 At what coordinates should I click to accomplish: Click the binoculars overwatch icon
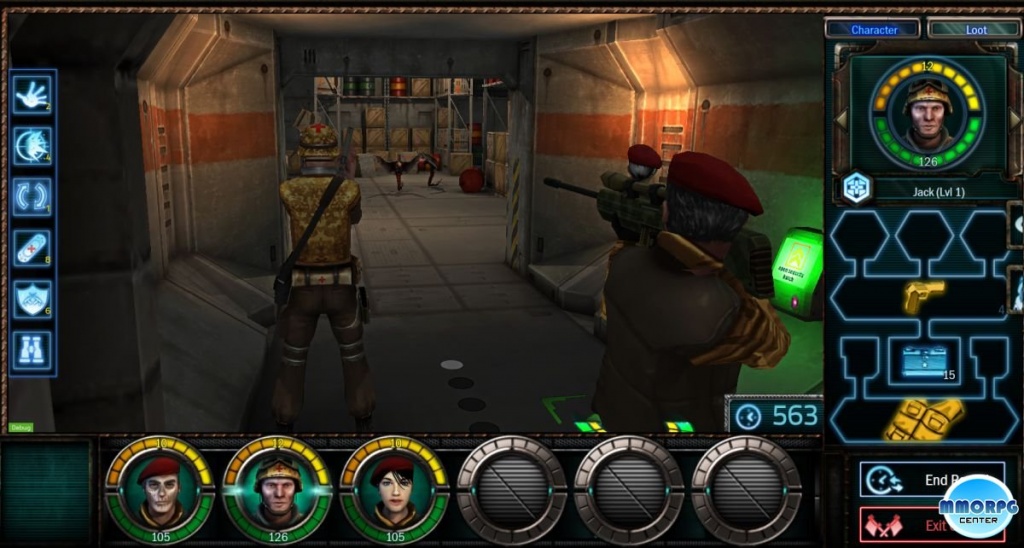[33, 349]
